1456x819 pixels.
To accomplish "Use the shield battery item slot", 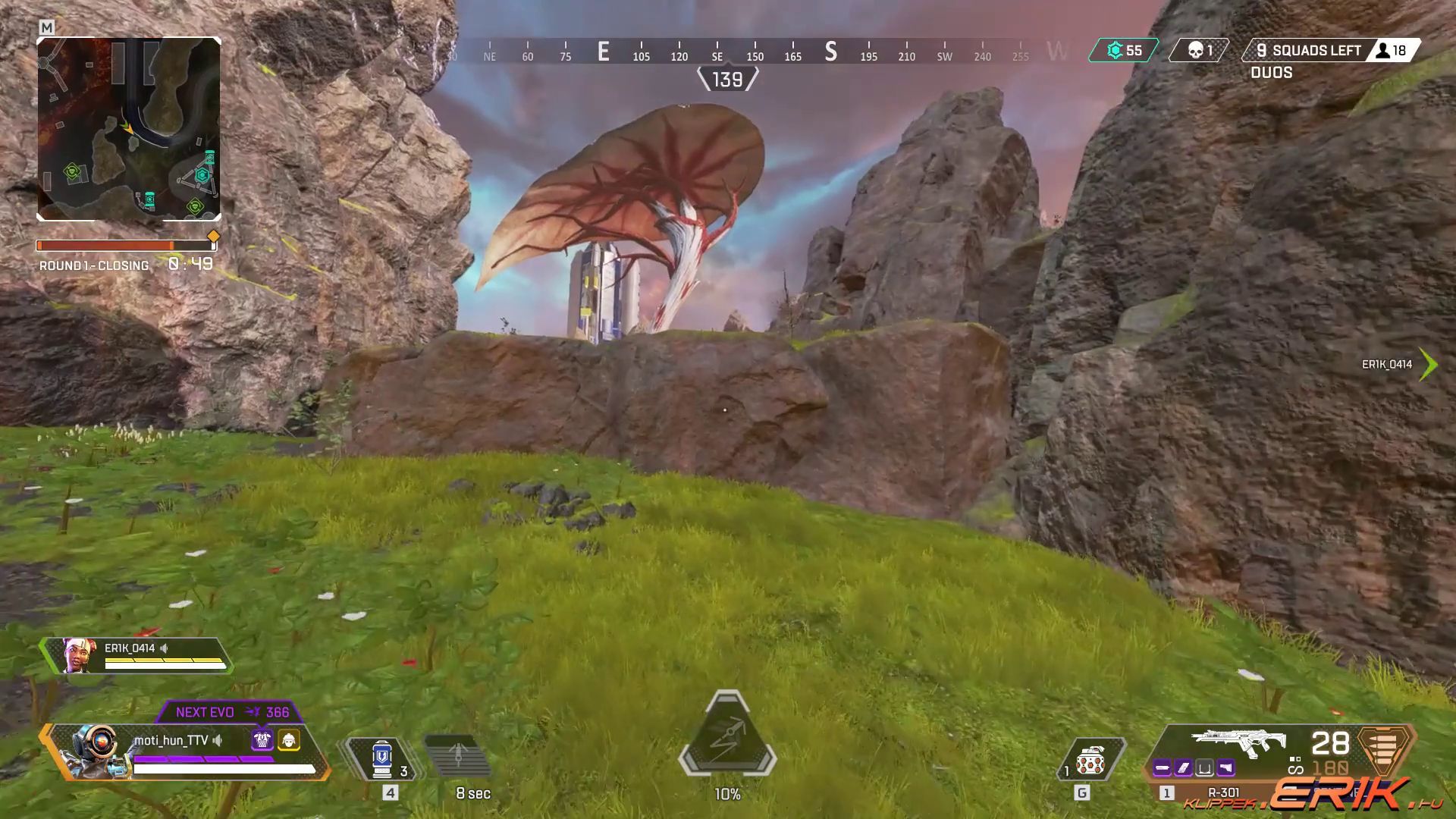I will click(x=381, y=758).
